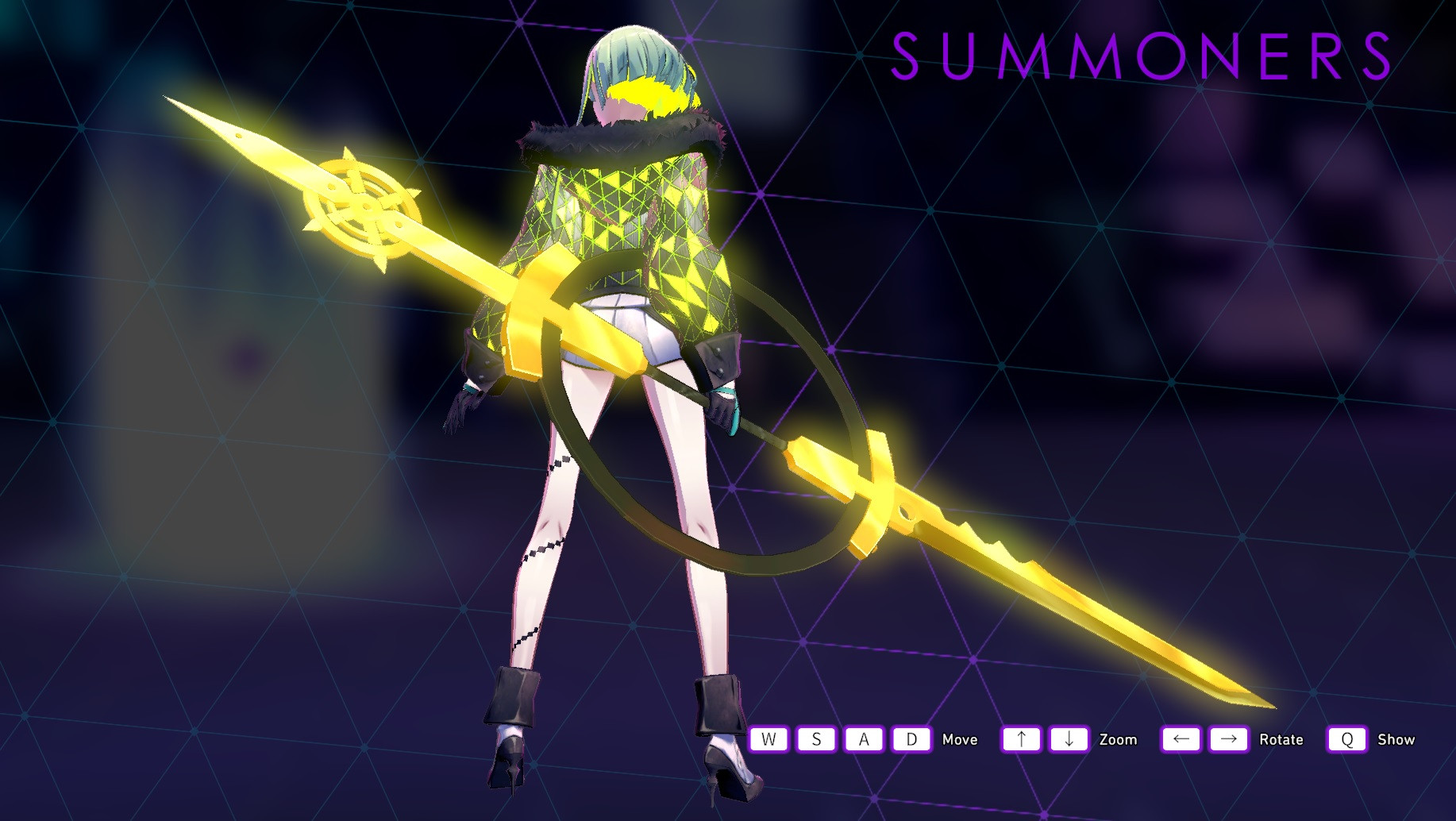Enable rotation with the Rotate control

click(1281, 739)
